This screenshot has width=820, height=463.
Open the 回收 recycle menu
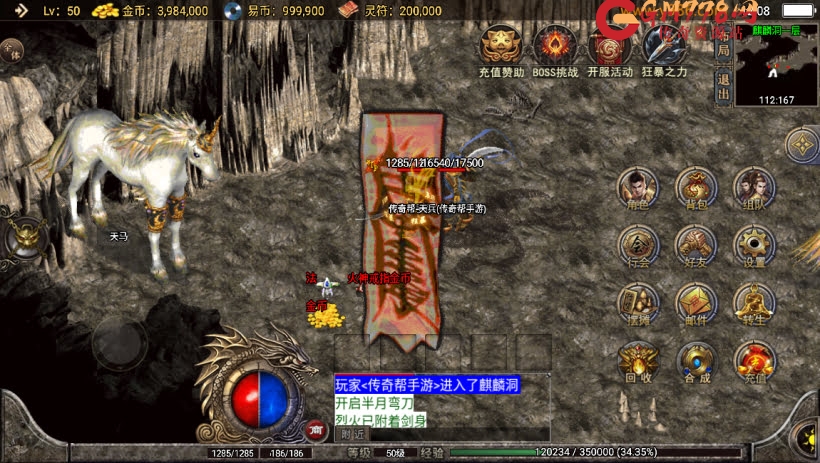coord(638,362)
